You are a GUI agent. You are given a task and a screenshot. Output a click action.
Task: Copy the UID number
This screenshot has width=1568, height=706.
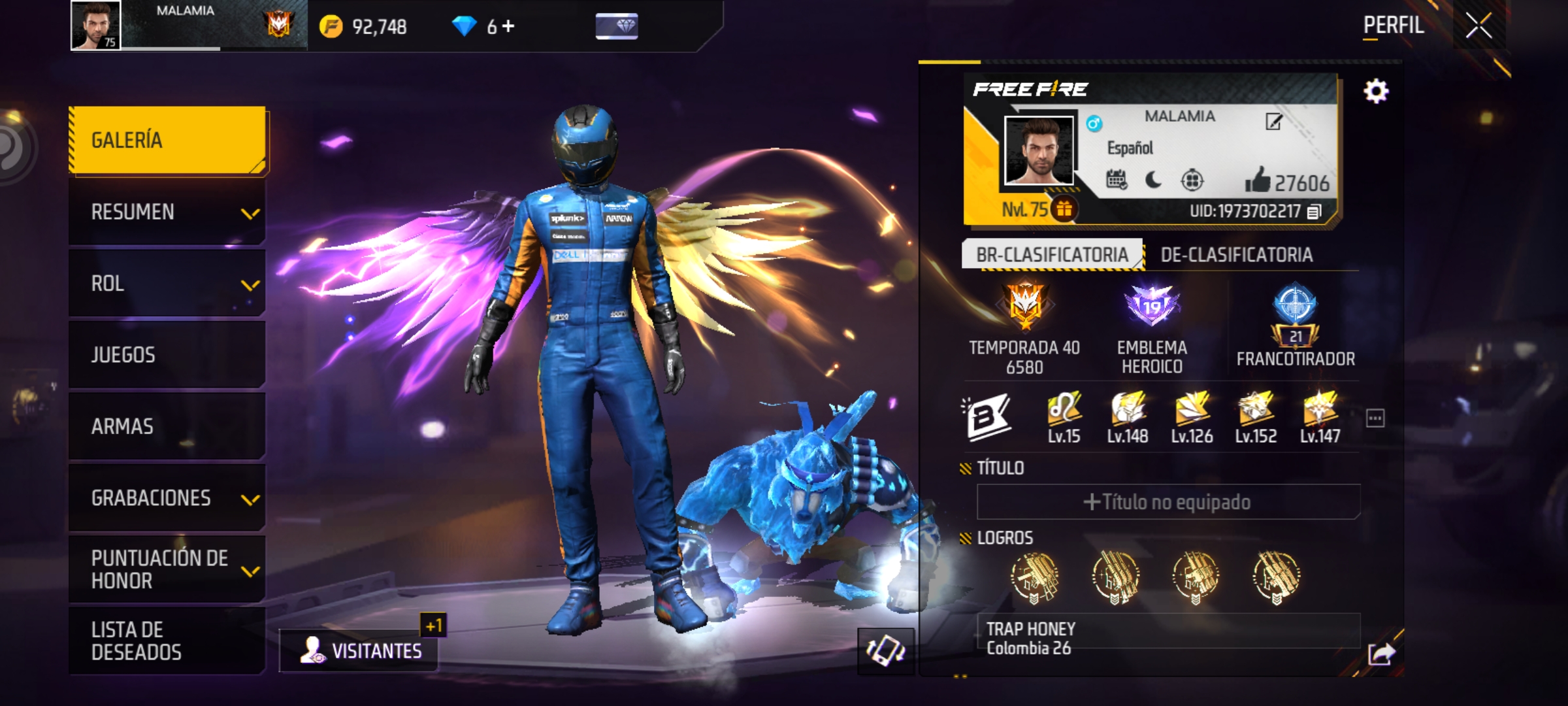(x=1315, y=211)
